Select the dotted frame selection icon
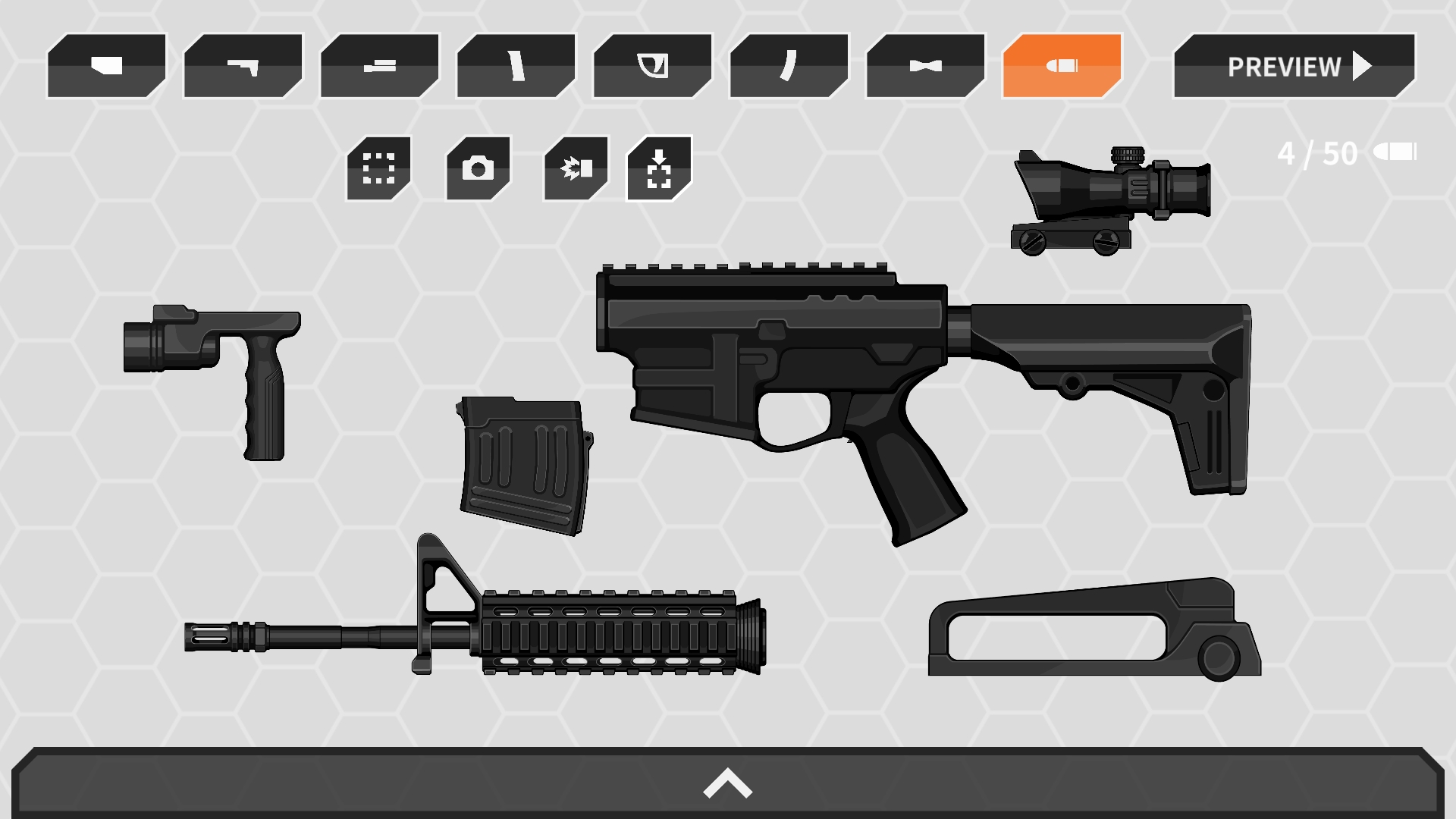Image resolution: width=1456 pixels, height=819 pixels. coord(379,167)
